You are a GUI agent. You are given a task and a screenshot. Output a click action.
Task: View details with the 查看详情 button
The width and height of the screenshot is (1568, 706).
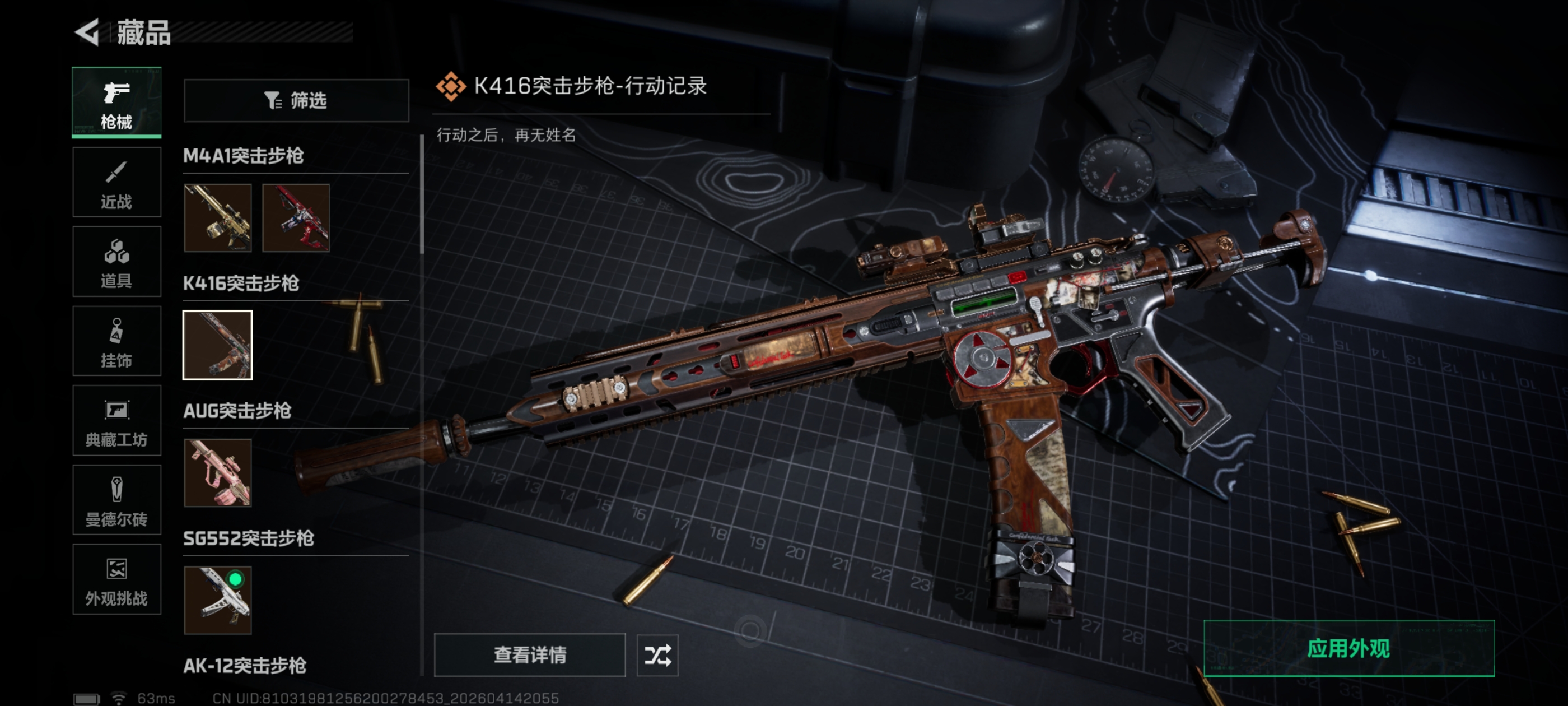(x=530, y=655)
